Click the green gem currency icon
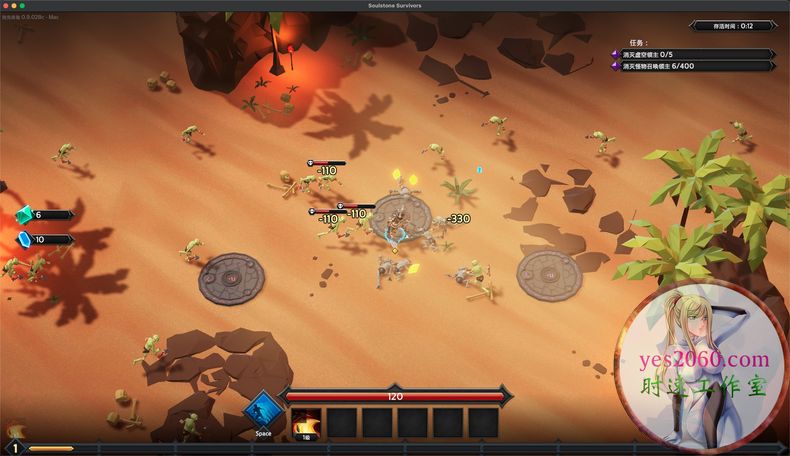790x456 pixels. [25, 214]
